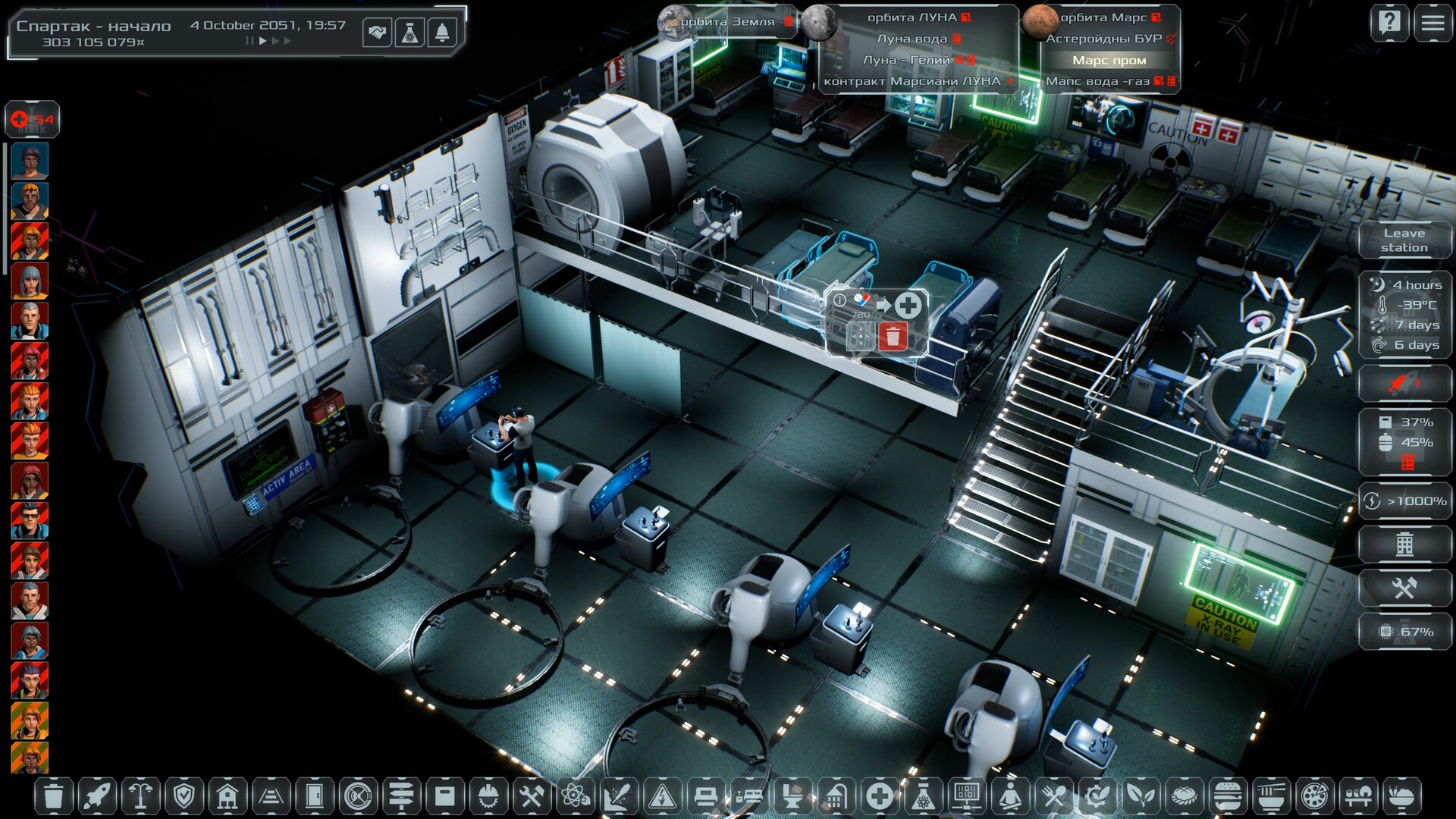Open the research flask panel in top bar
1456x819 pixels.
(409, 33)
